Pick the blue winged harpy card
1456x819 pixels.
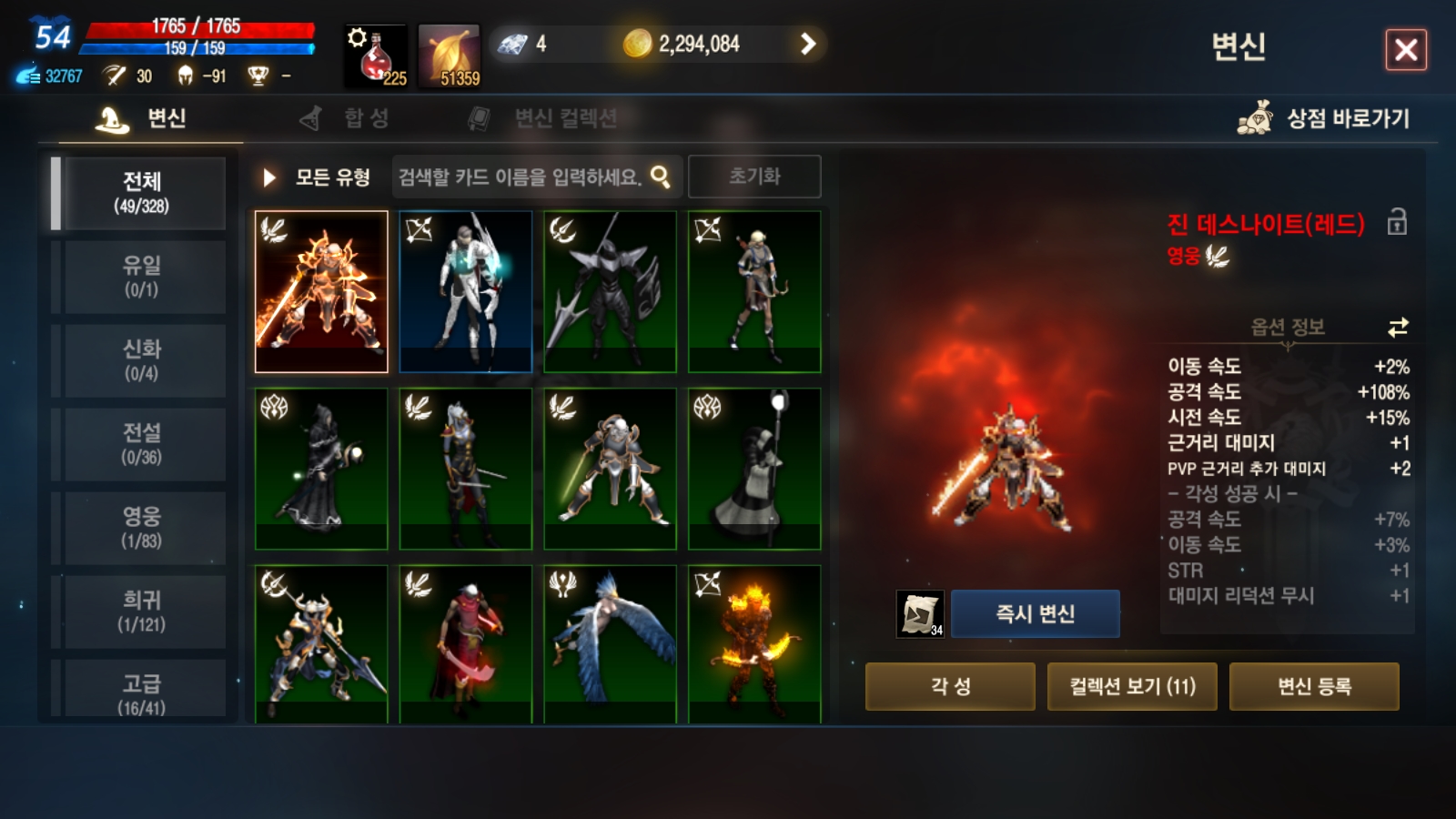(x=610, y=644)
